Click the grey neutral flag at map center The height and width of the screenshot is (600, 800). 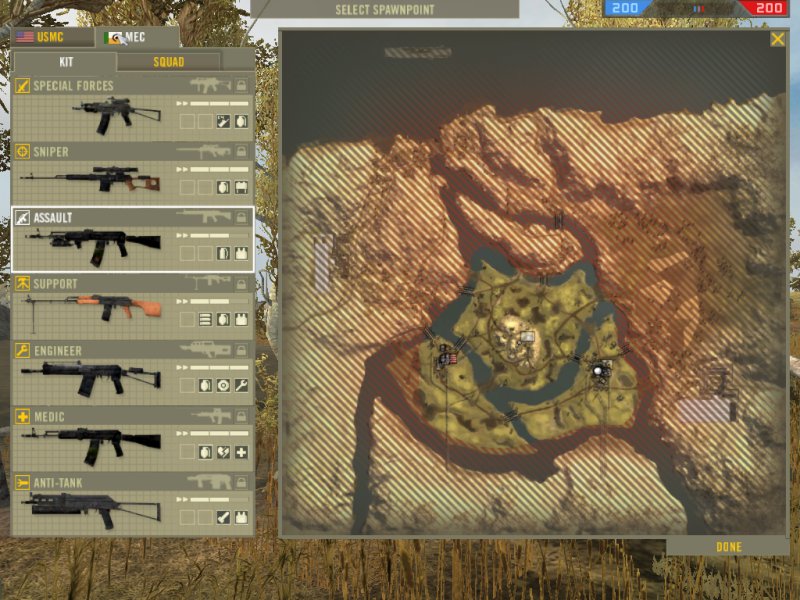coord(527,337)
